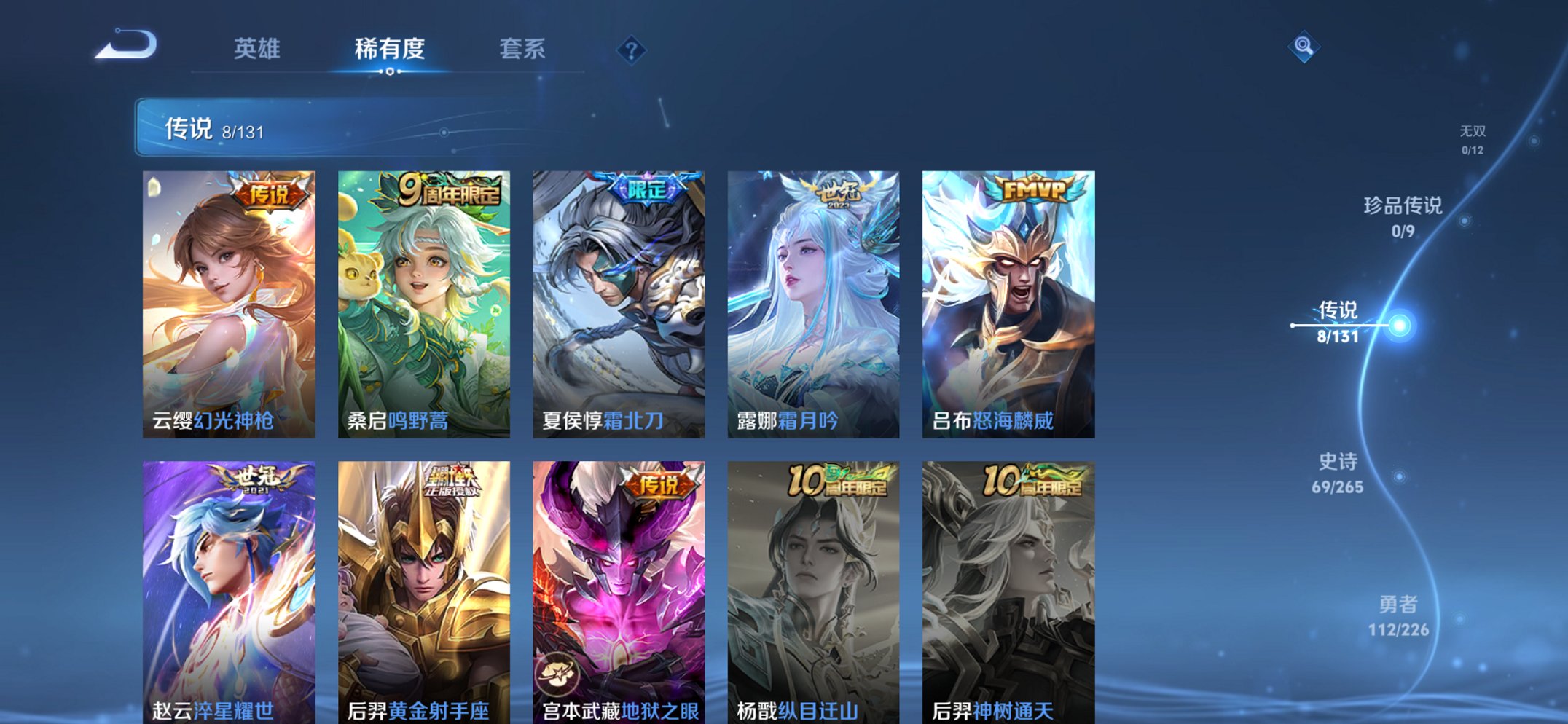This screenshot has width=1568, height=724.
Task: Select the 稀有度 tab
Action: (391, 49)
